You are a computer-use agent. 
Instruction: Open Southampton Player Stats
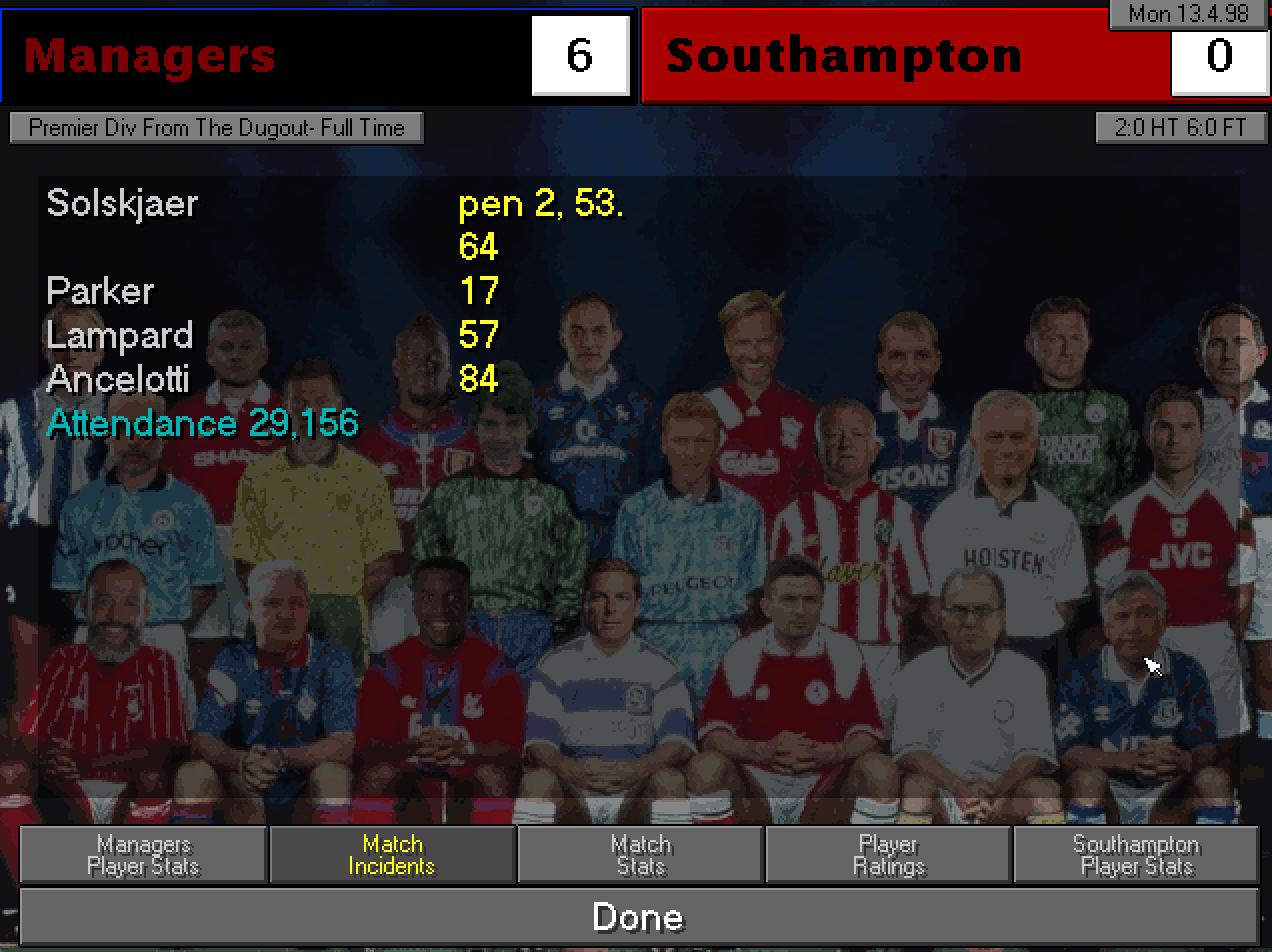pyautogui.click(x=1136, y=855)
